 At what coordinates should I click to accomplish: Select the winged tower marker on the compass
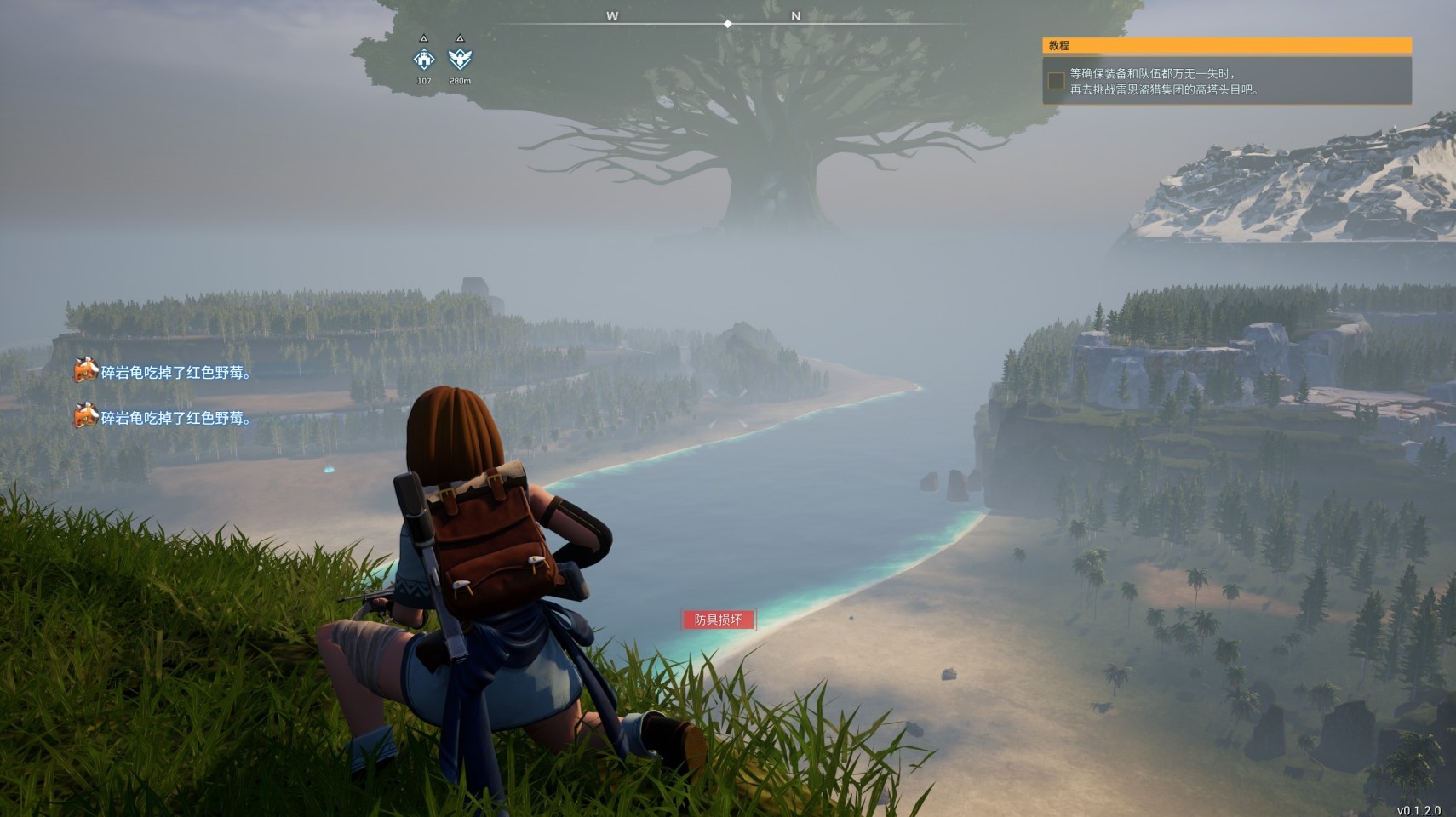[x=460, y=59]
